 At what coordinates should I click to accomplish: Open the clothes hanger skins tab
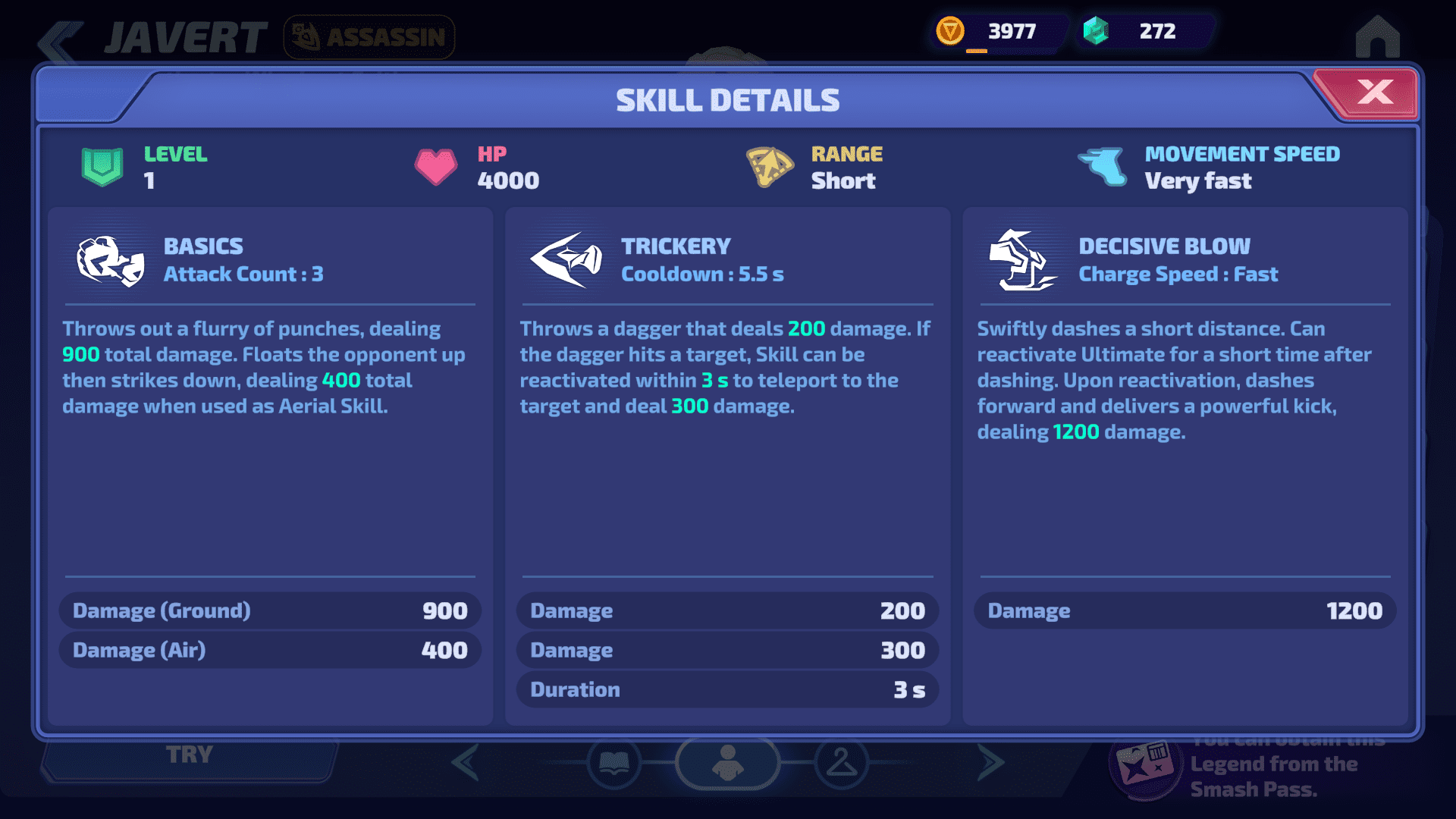[x=841, y=763]
